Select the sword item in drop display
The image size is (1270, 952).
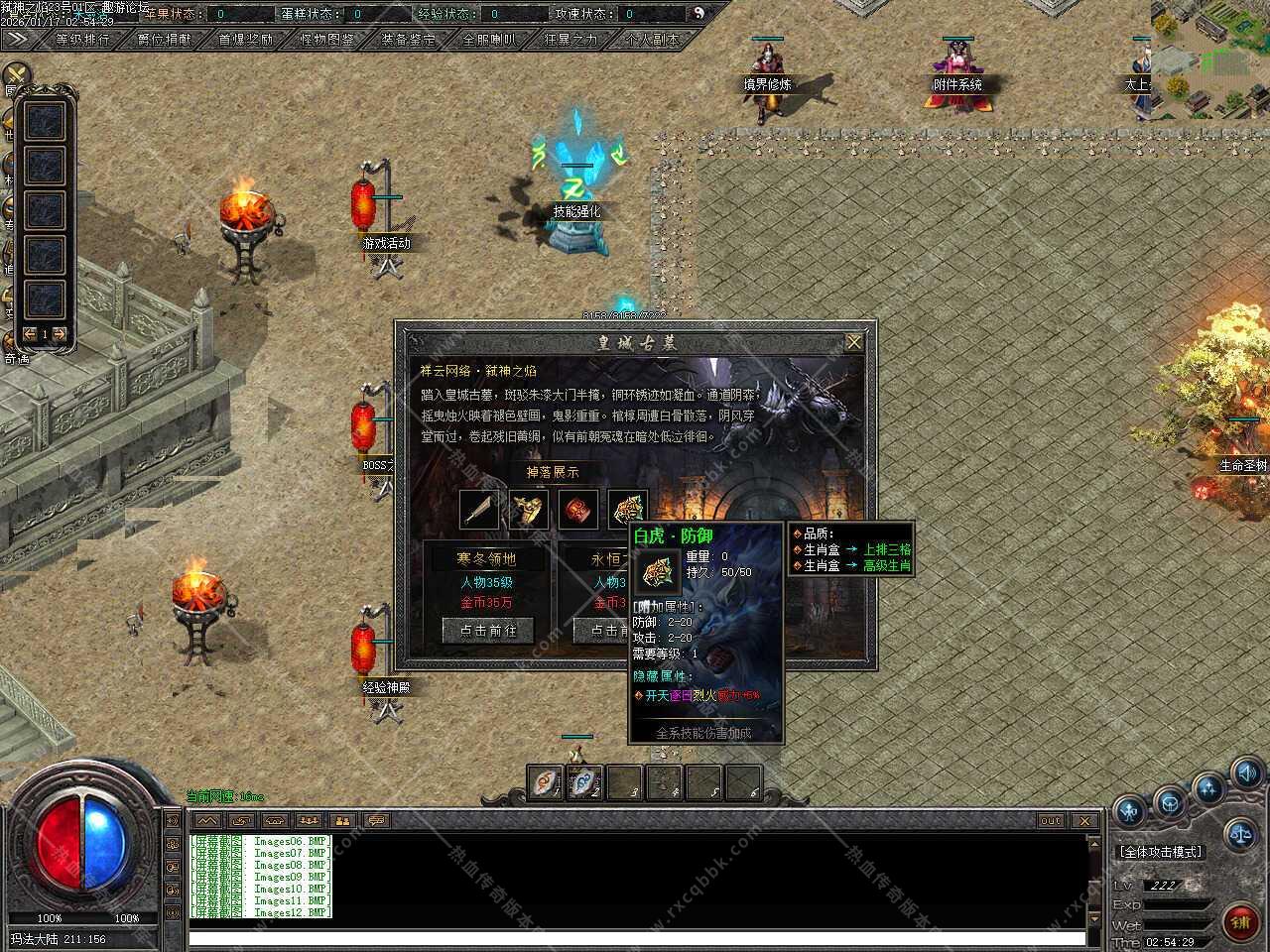pyautogui.click(x=480, y=510)
